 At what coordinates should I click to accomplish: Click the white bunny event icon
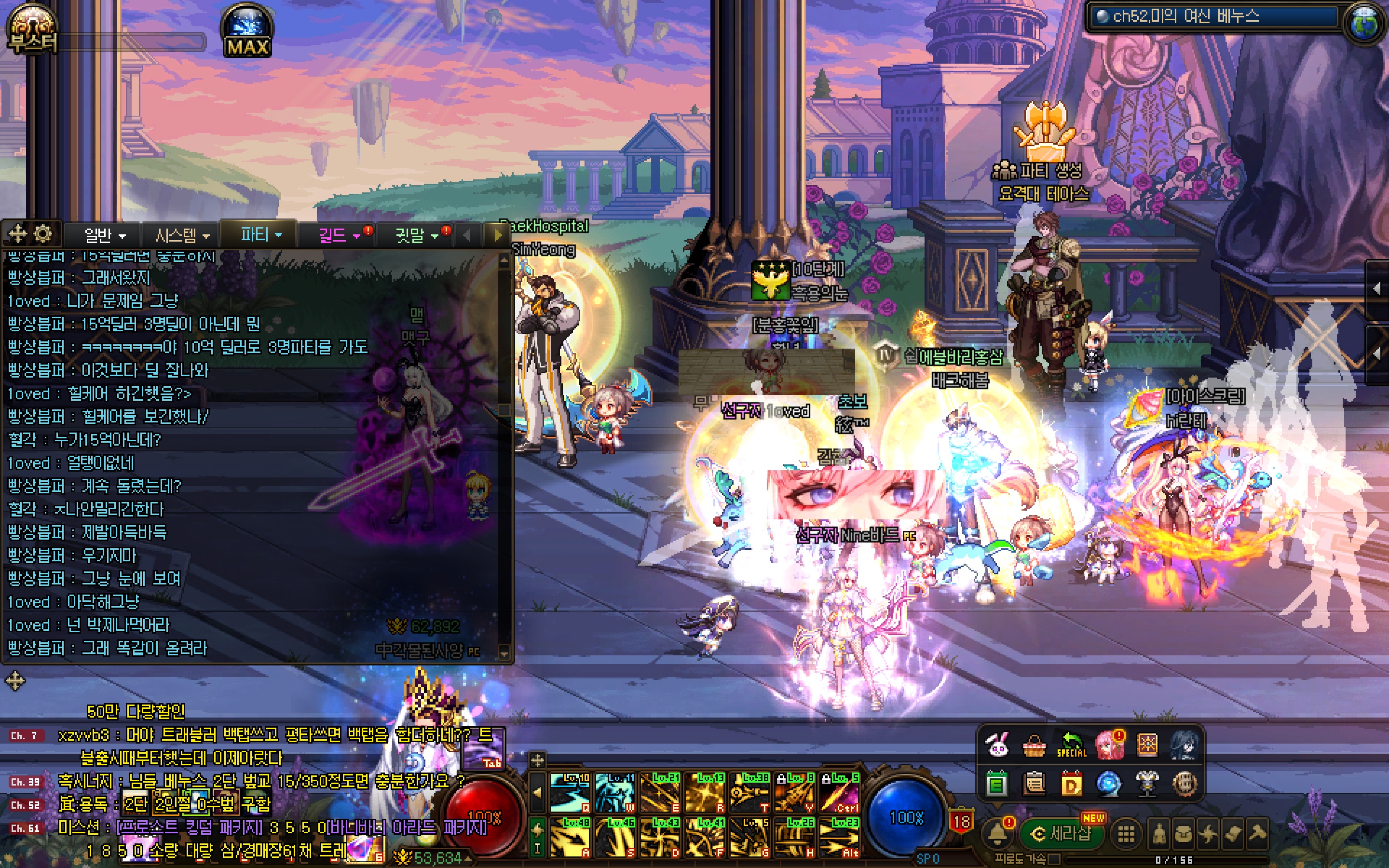click(997, 745)
